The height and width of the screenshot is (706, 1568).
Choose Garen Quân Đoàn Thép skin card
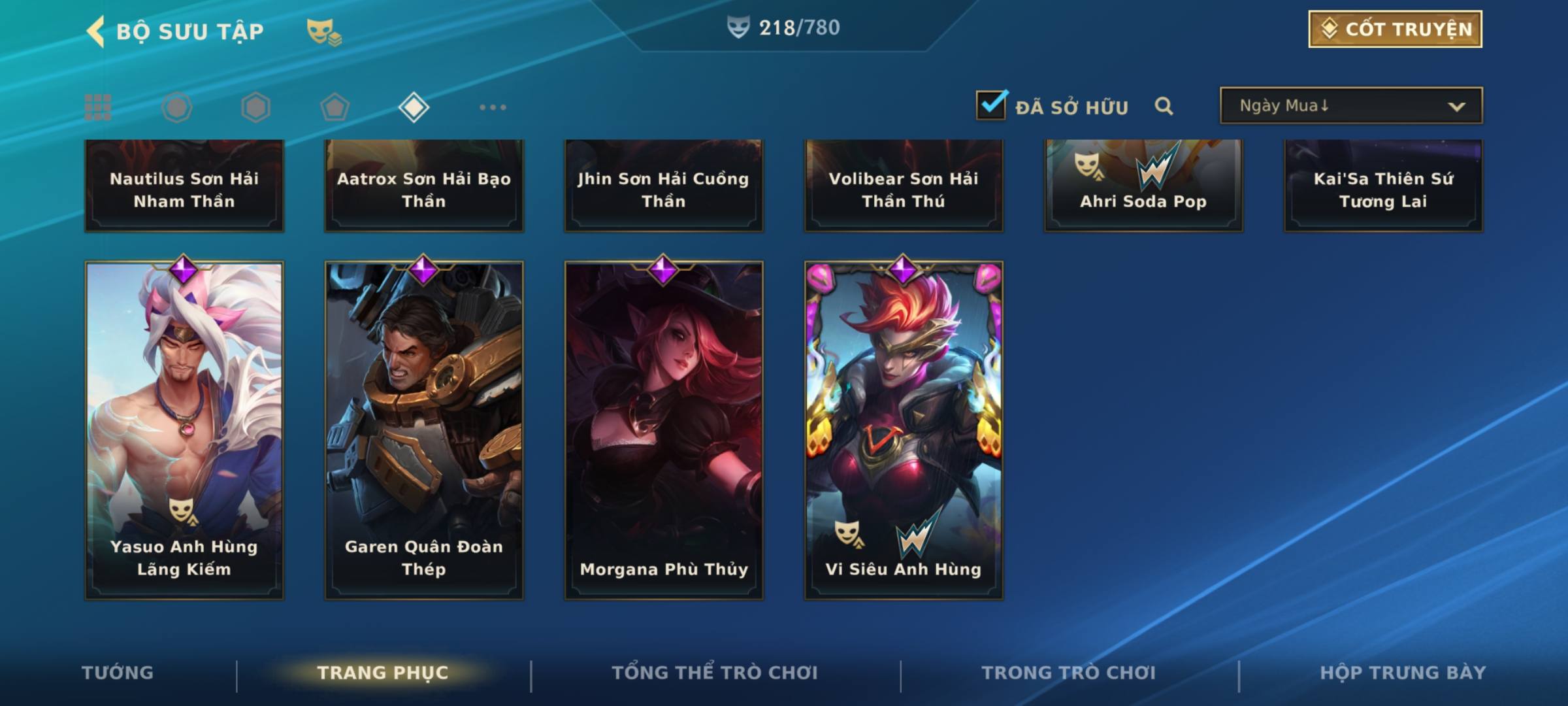coord(424,430)
